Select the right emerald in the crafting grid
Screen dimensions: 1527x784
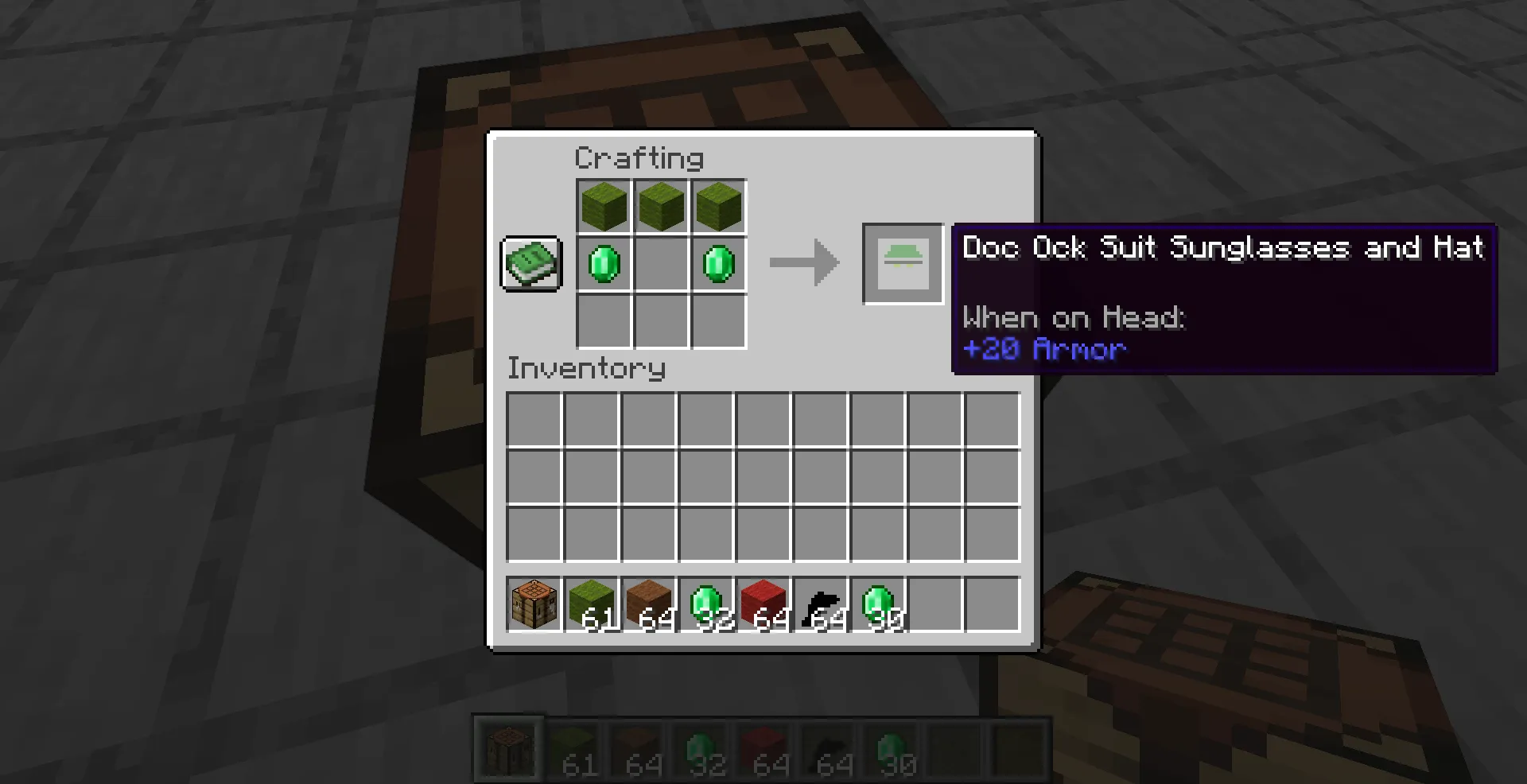tap(718, 263)
